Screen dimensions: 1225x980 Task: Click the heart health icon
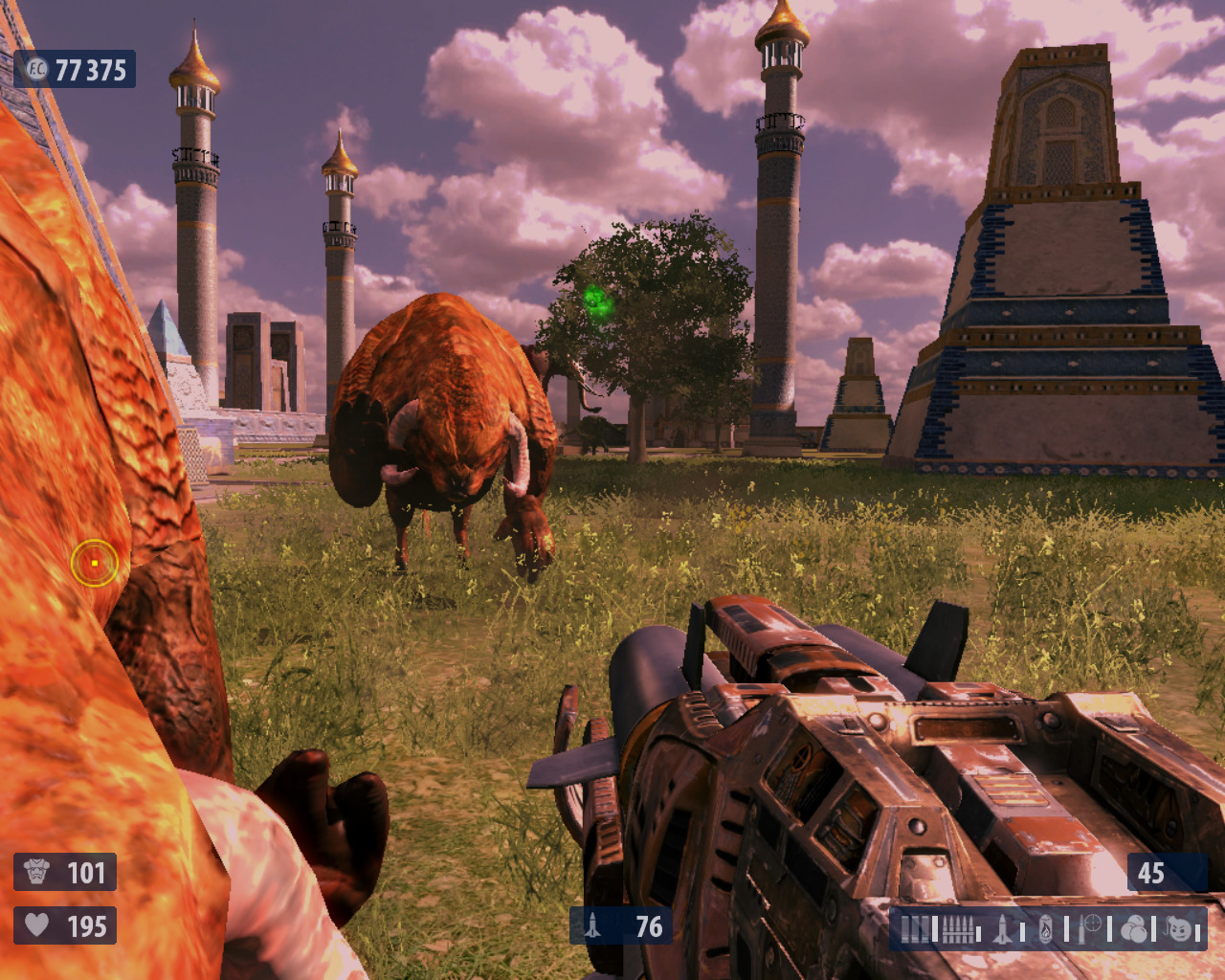coord(36,924)
